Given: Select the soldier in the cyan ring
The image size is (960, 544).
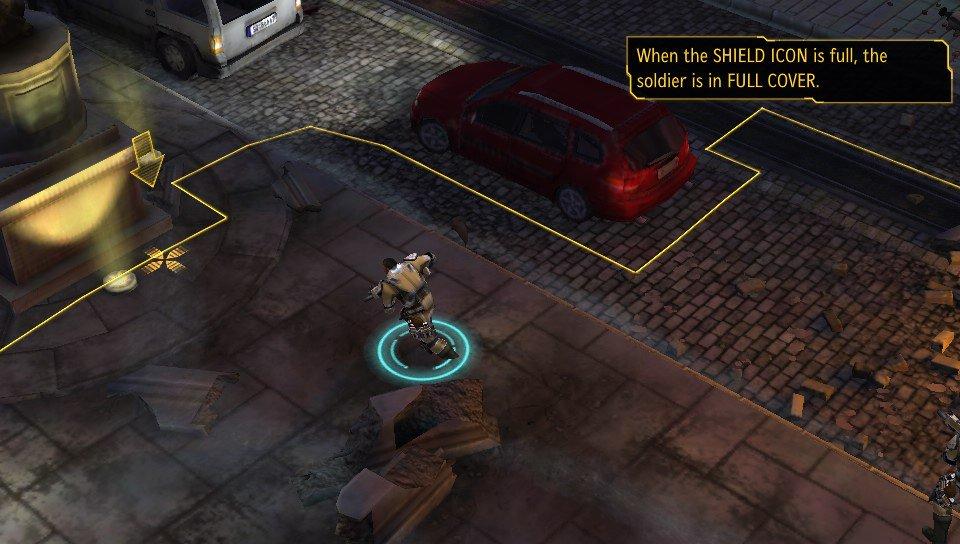Looking at the screenshot, I should [x=412, y=305].
